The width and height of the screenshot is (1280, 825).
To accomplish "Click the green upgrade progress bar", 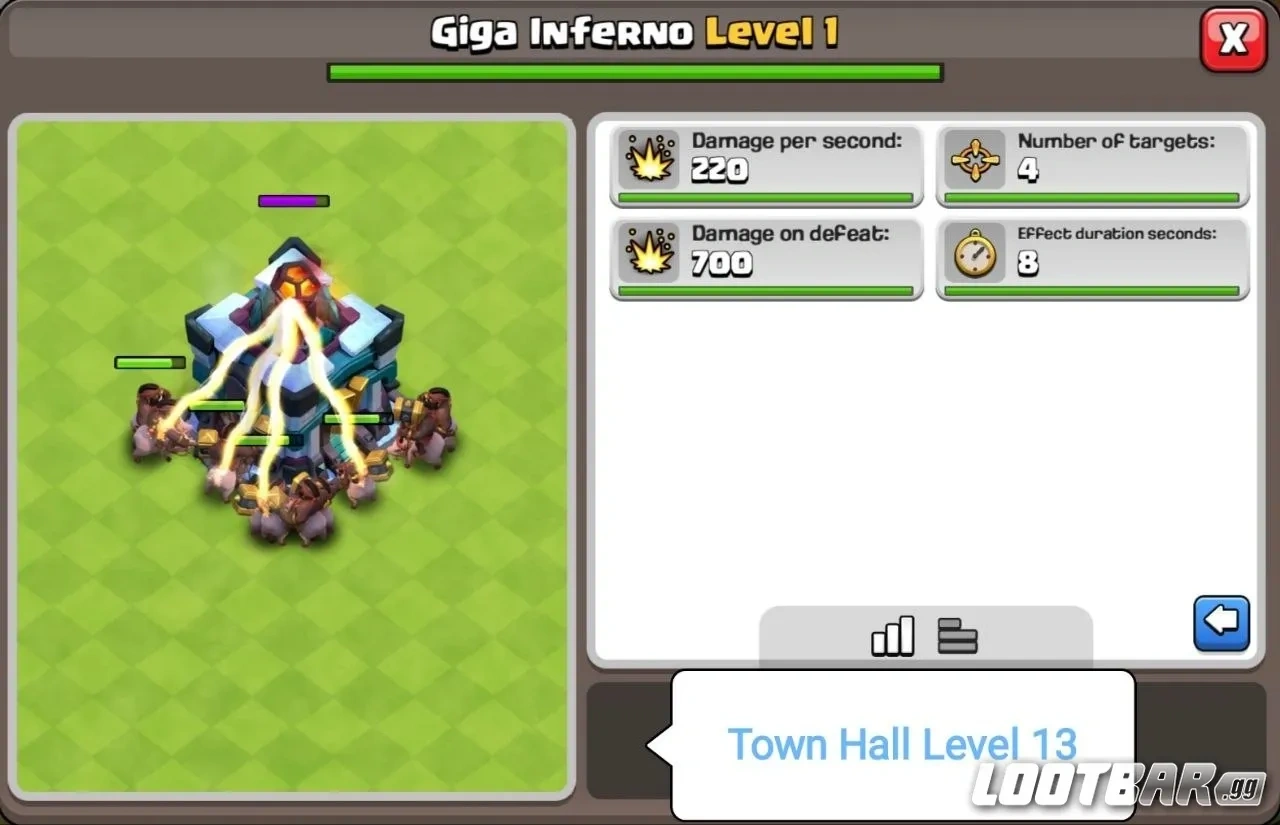I will pos(635,70).
